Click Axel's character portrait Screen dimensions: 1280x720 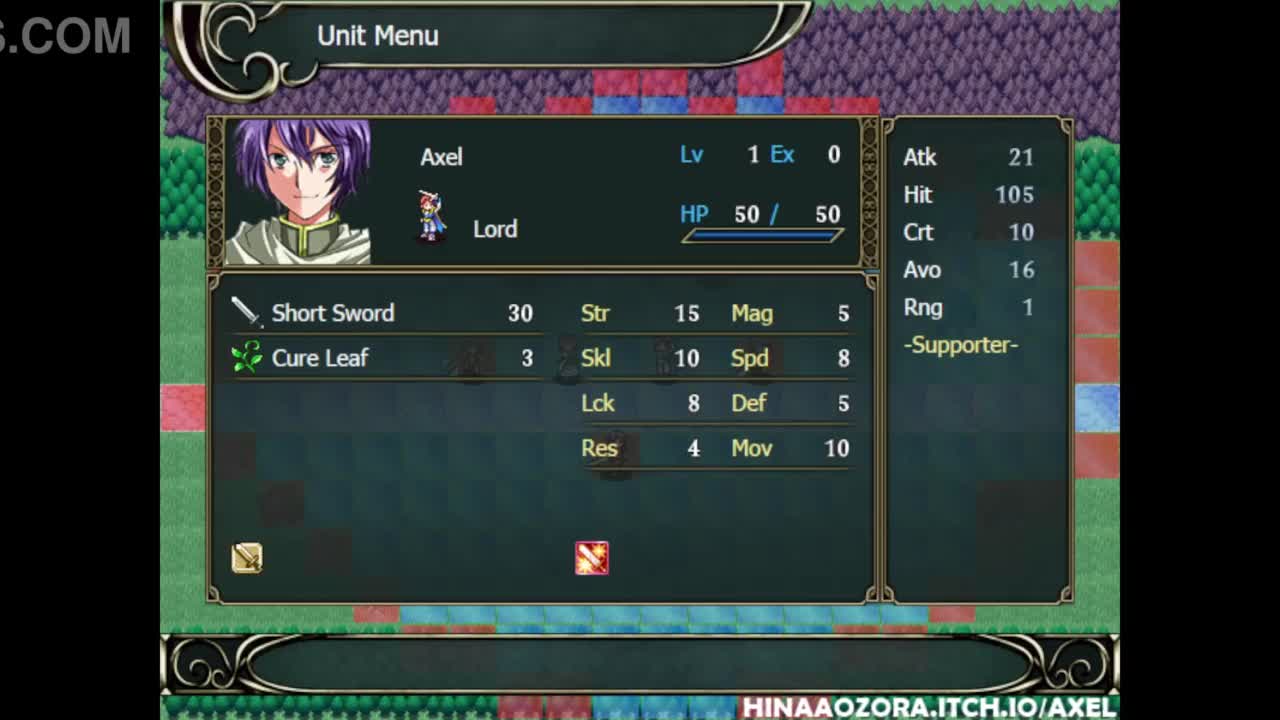click(300, 192)
